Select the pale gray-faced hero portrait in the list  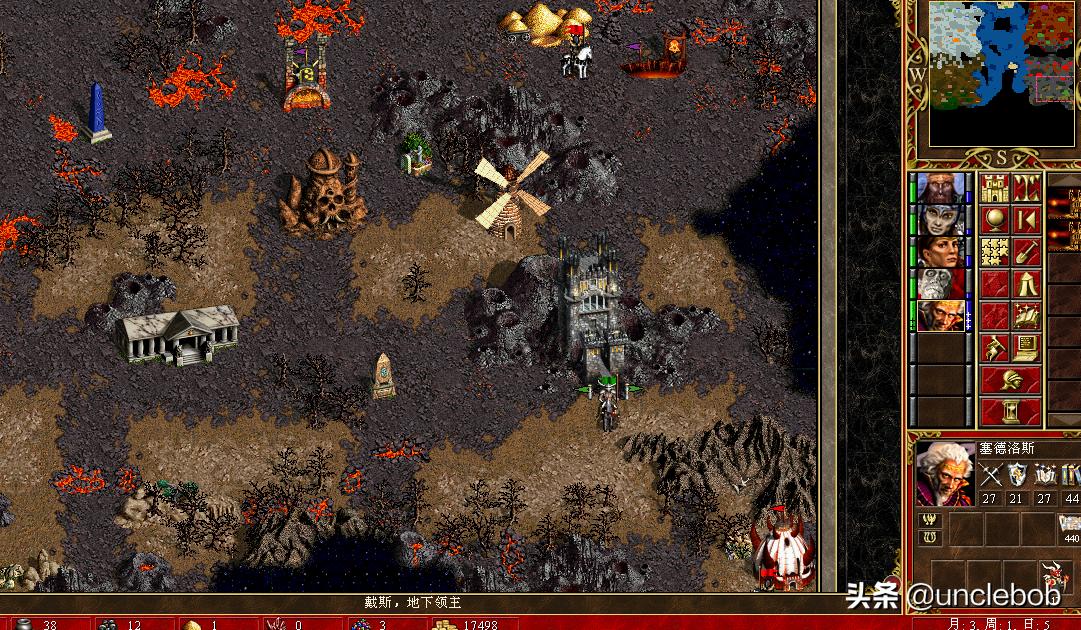click(940, 220)
